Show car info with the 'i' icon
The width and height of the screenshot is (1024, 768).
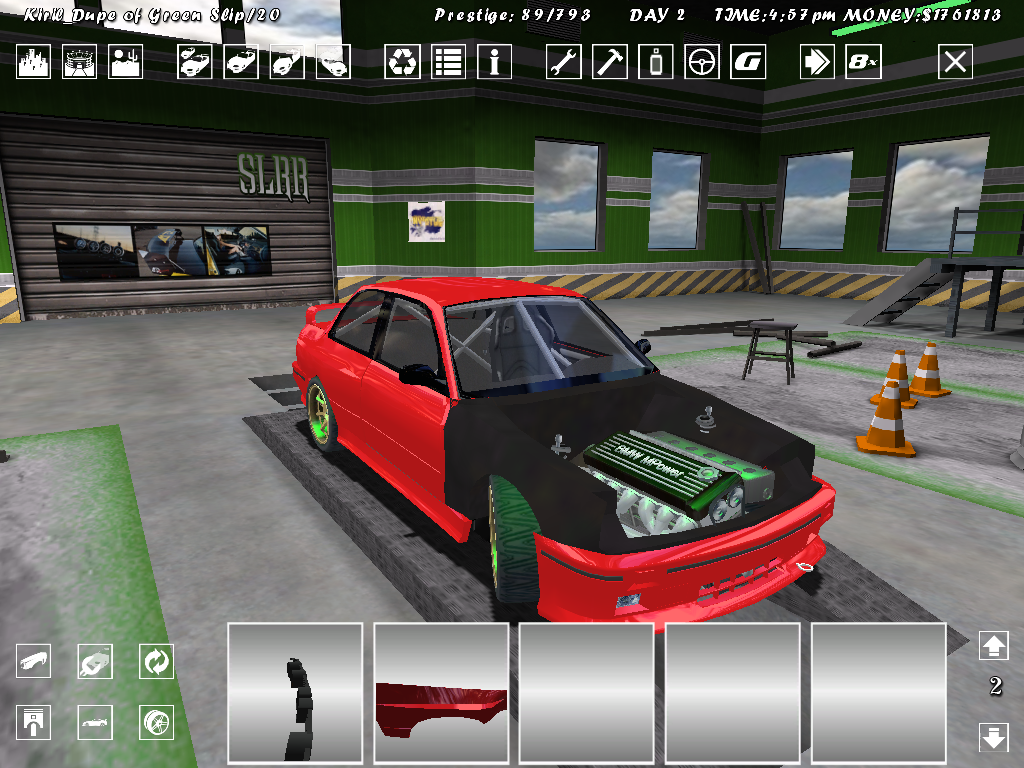tap(494, 62)
